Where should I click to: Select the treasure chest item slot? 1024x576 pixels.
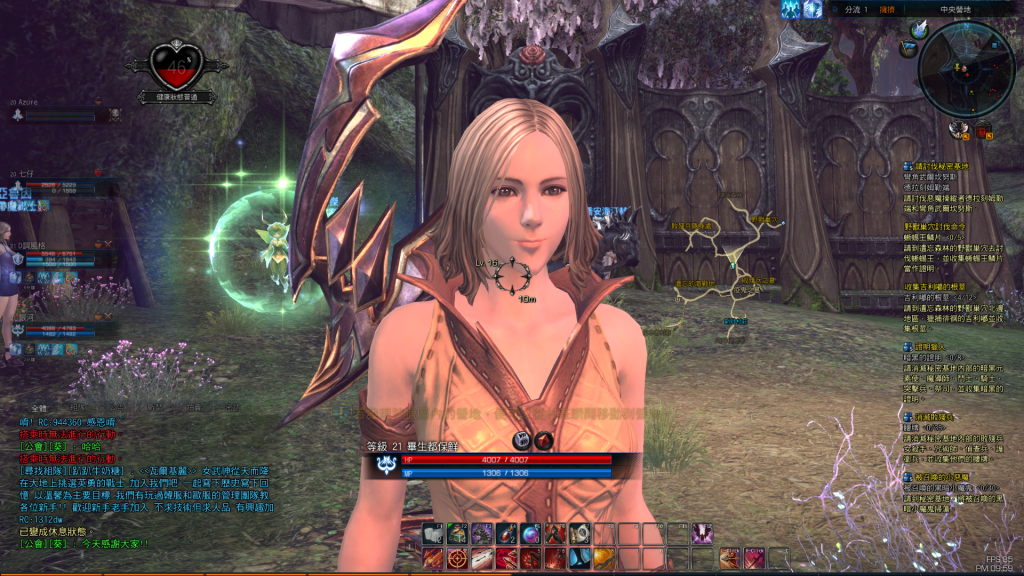(457, 533)
